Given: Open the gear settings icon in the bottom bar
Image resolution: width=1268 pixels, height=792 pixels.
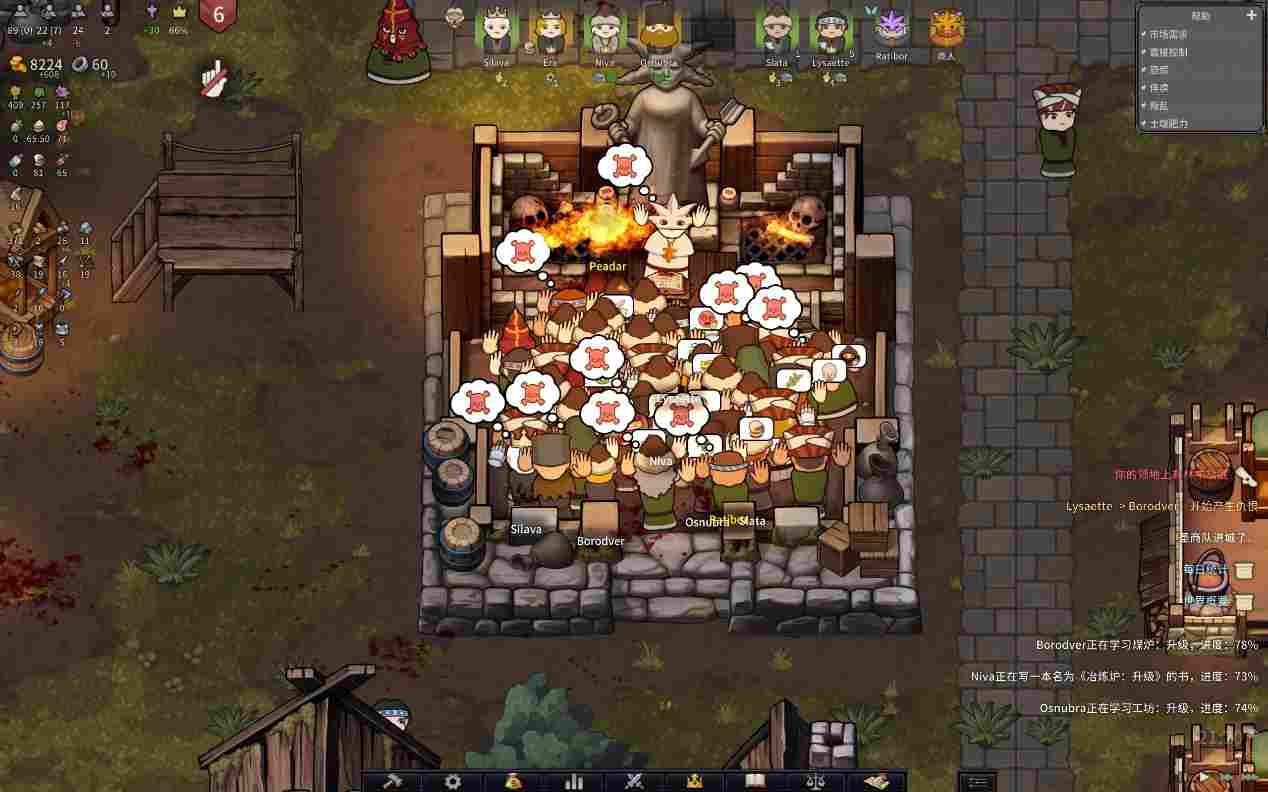Looking at the screenshot, I should [453, 781].
